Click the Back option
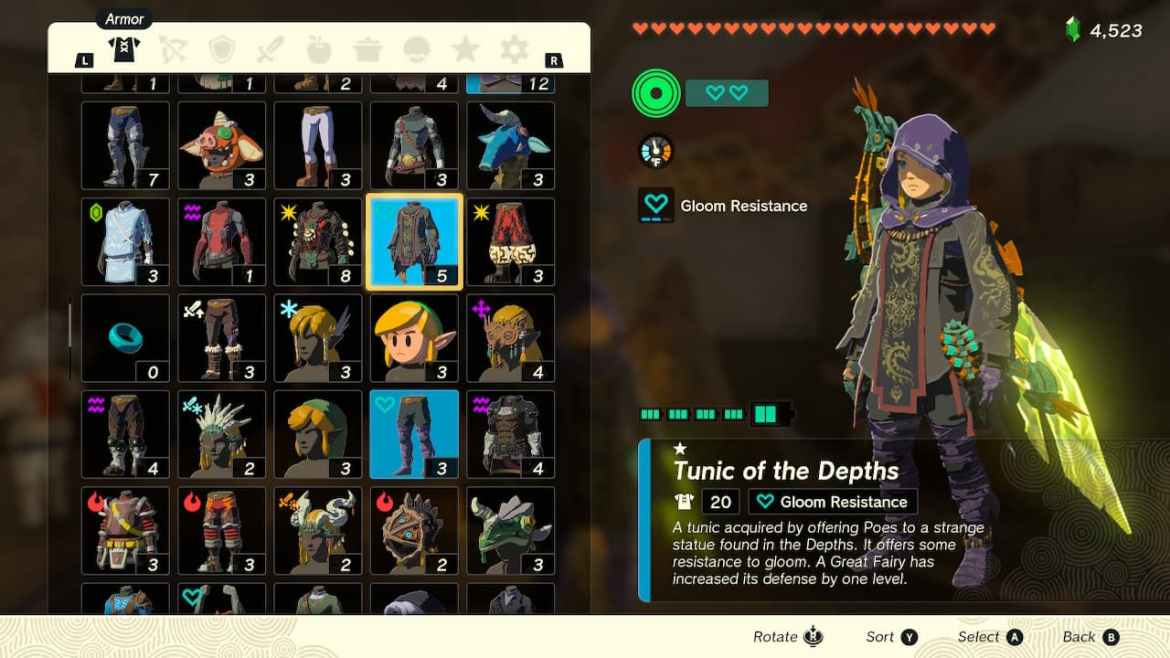This screenshot has width=1170, height=658. click(1090, 637)
